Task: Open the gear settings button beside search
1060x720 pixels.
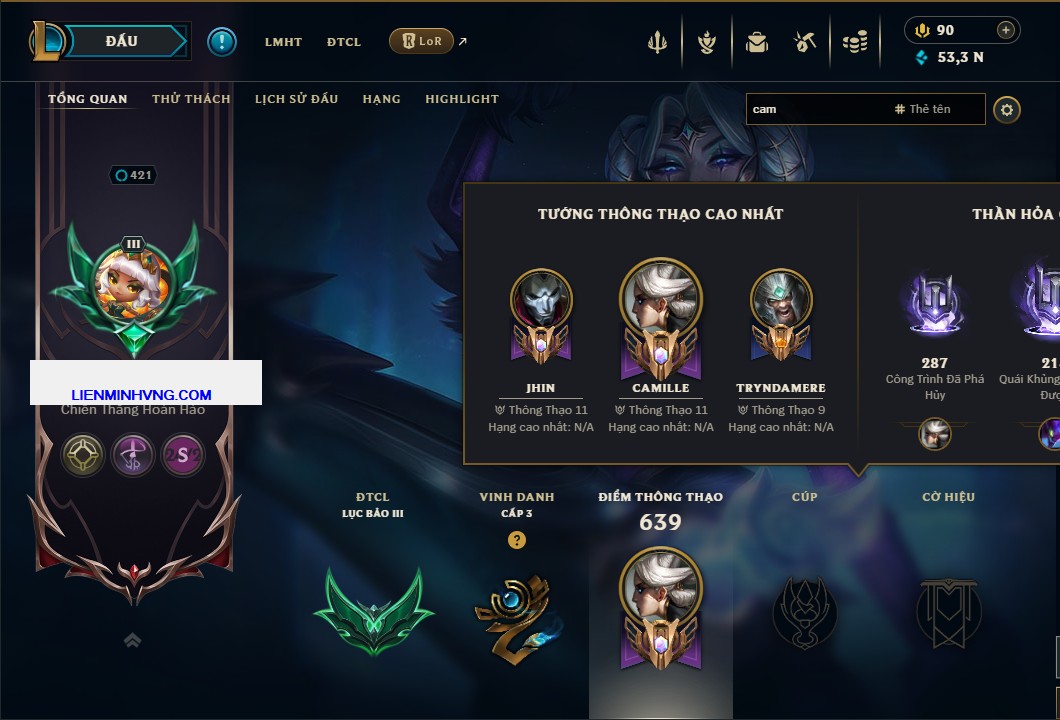Action: point(1007,109)
